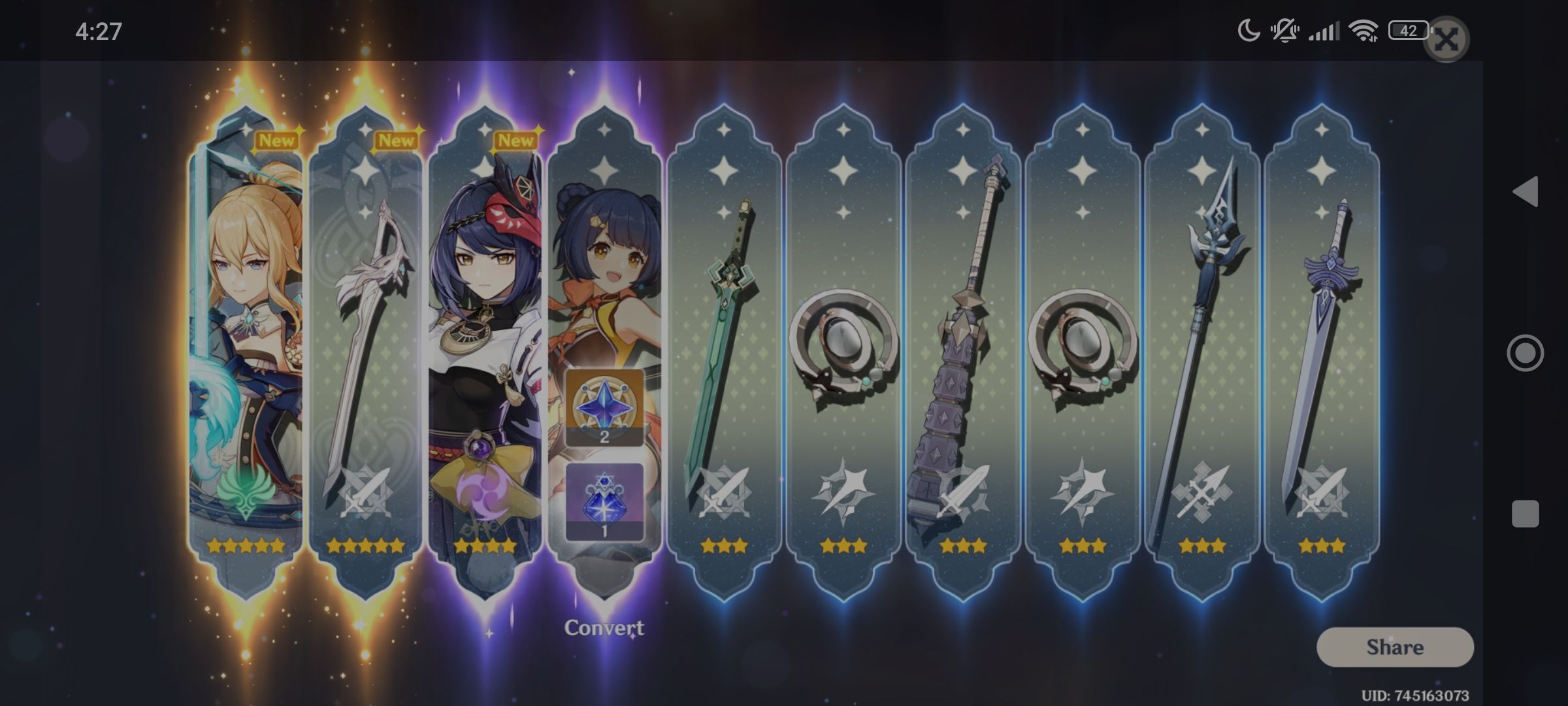Tap the New badge on Jean's card
The height and width of the screenshot is (706, 1568).
coord(278,141)
